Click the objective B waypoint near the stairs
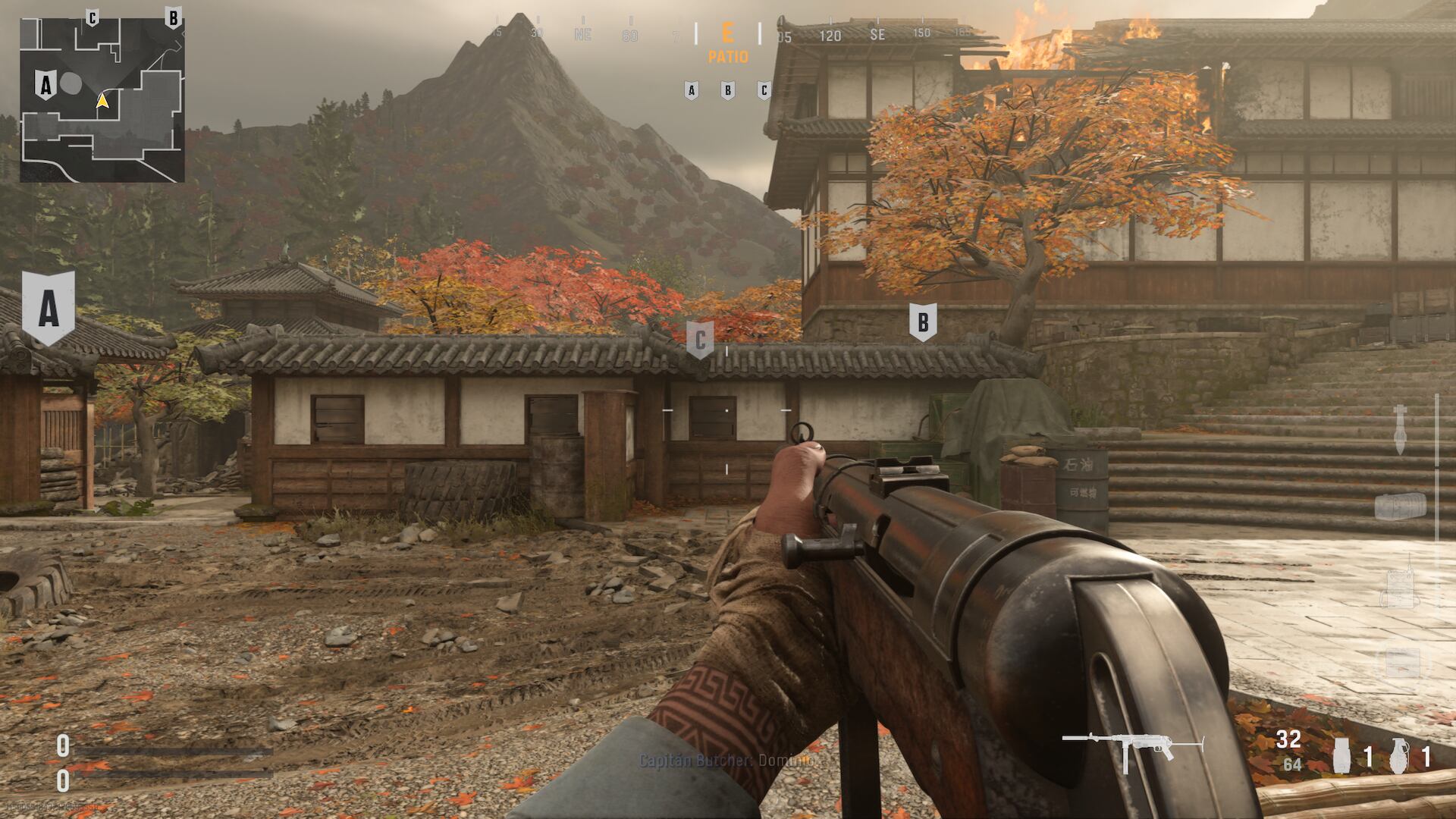This screenshot has height=819, width=1456. [922, 322]
